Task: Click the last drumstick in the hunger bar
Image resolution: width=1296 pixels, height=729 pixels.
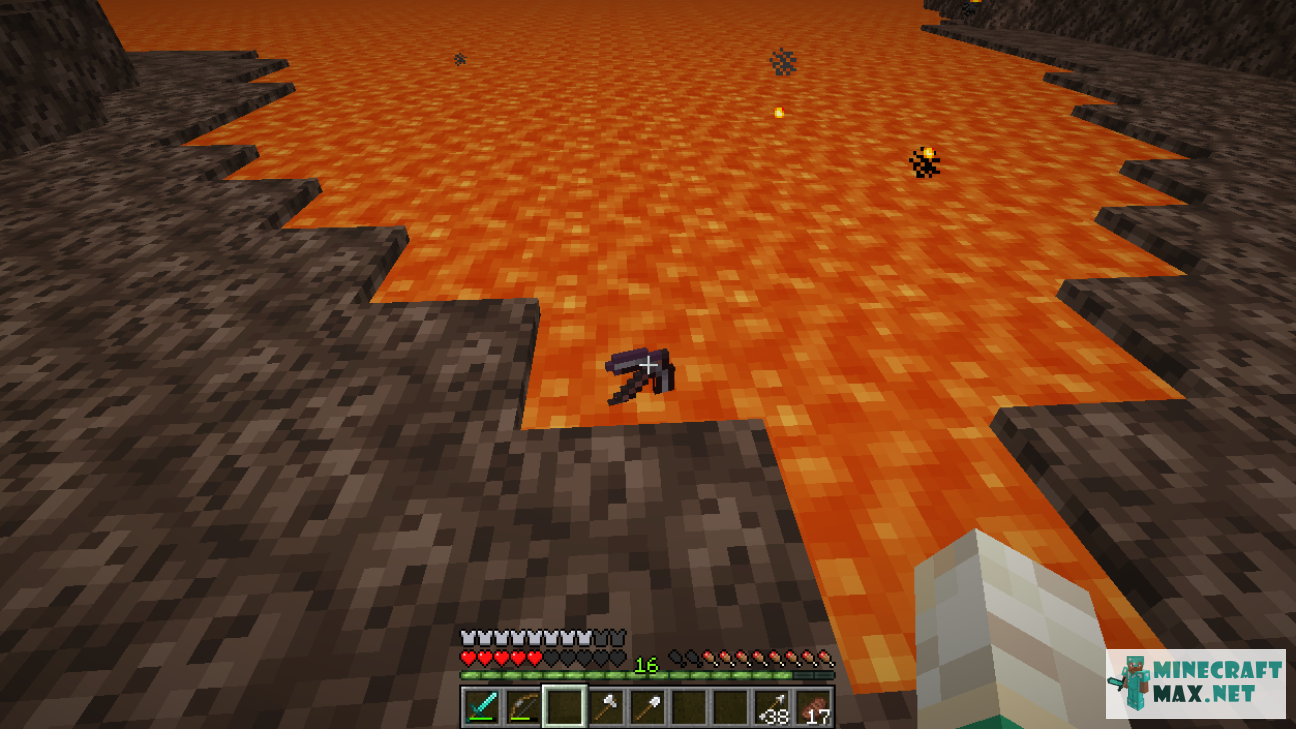Action: [x=825, y=658]
